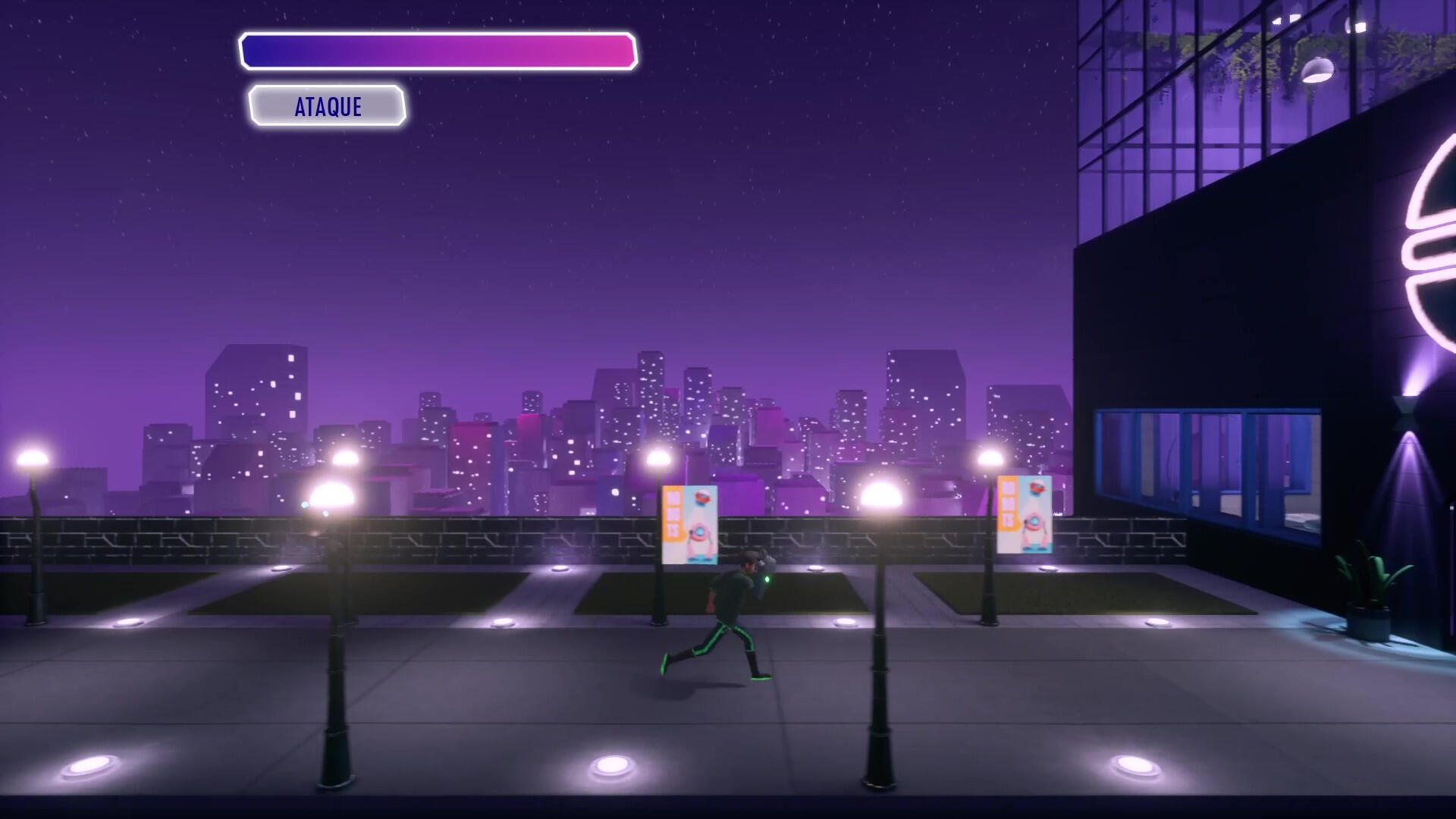Activate the ATAQUE button

point(328,106)
